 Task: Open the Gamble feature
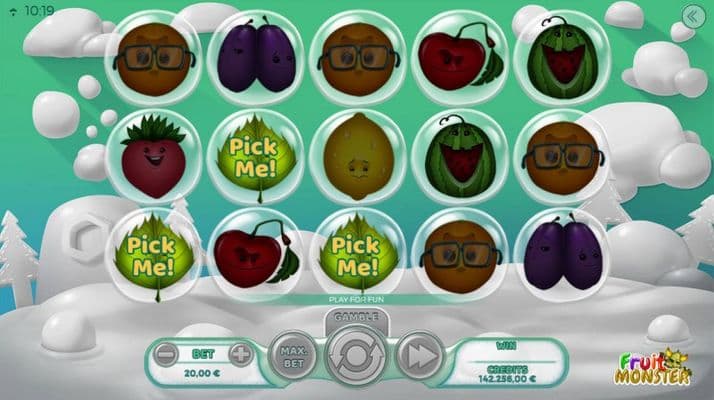coord(356,316)
